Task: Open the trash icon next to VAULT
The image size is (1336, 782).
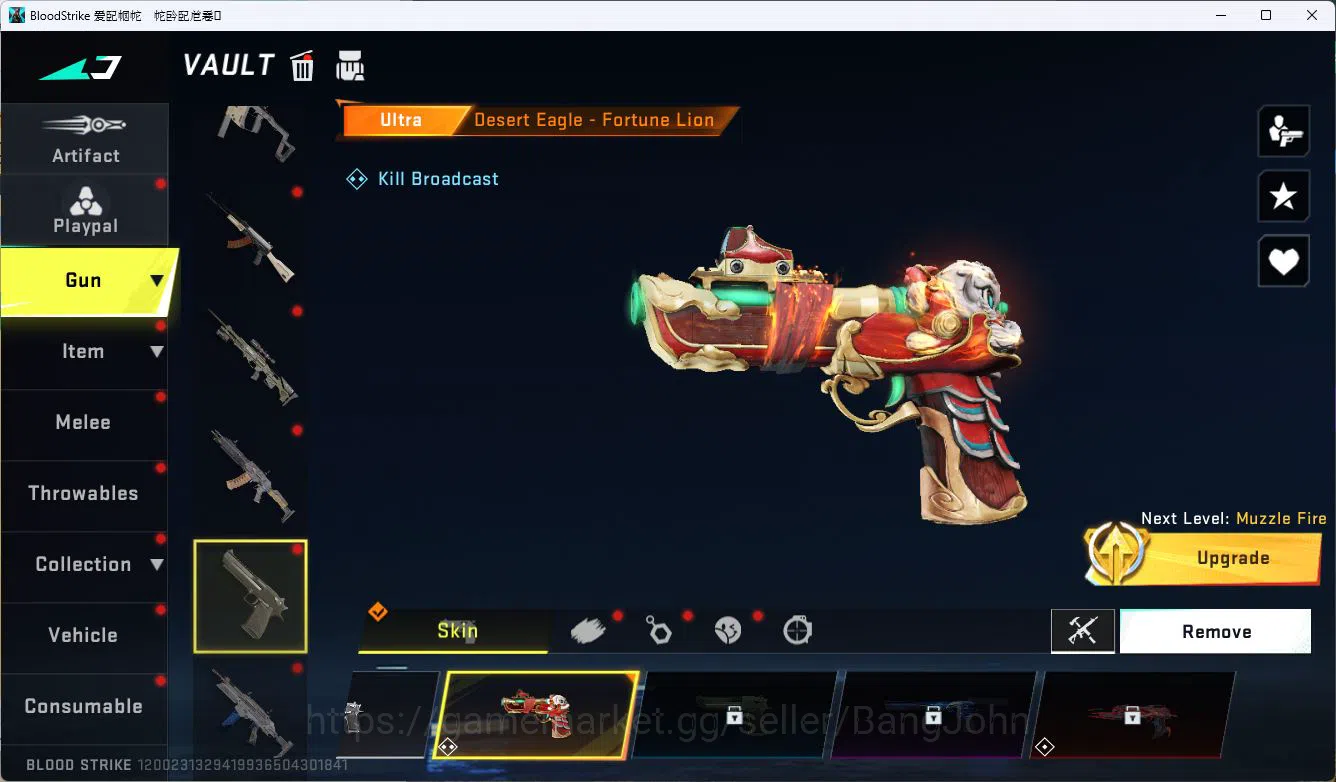Action: click(302, 65)
